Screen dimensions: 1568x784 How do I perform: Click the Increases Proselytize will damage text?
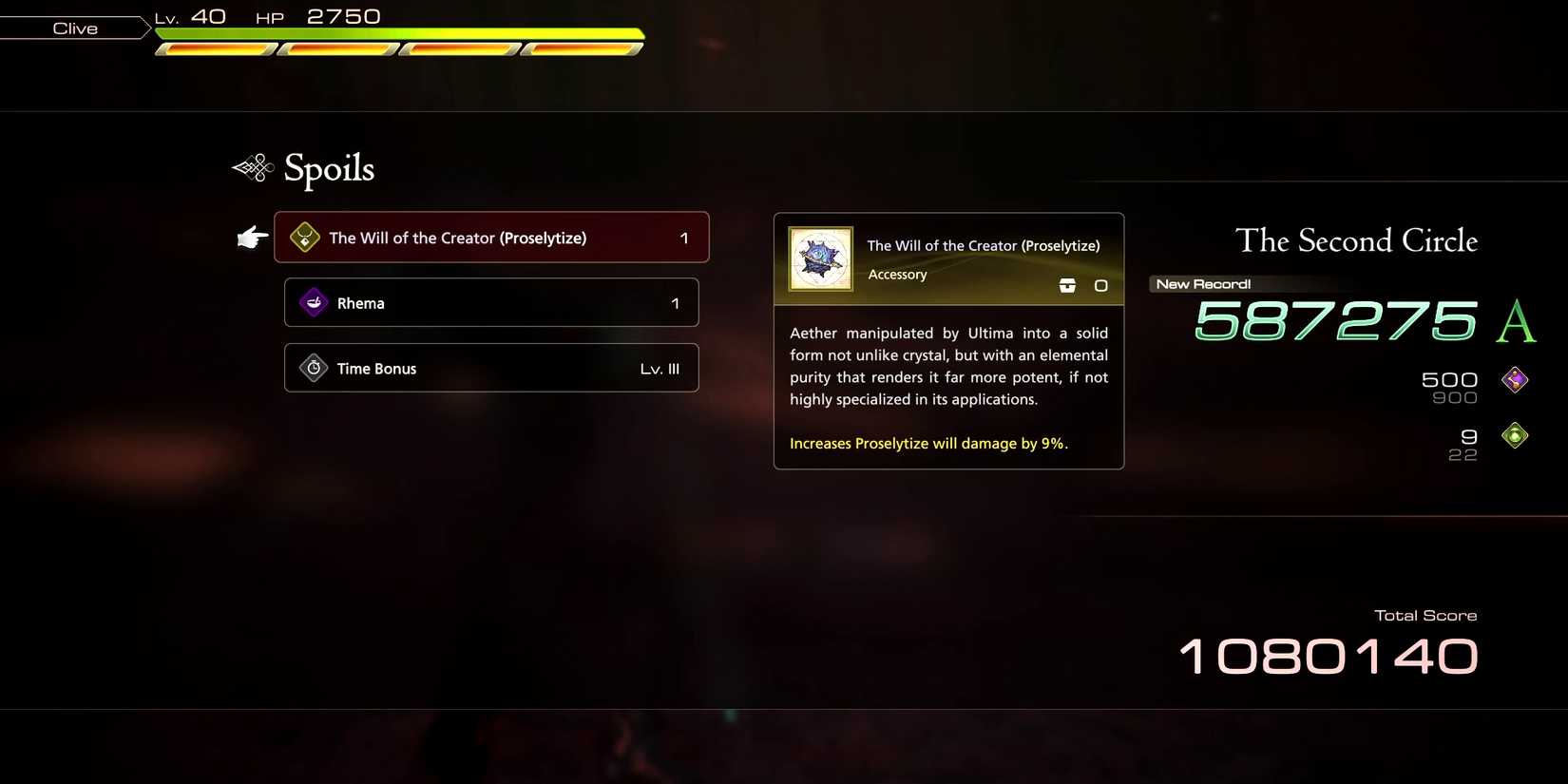928,443
